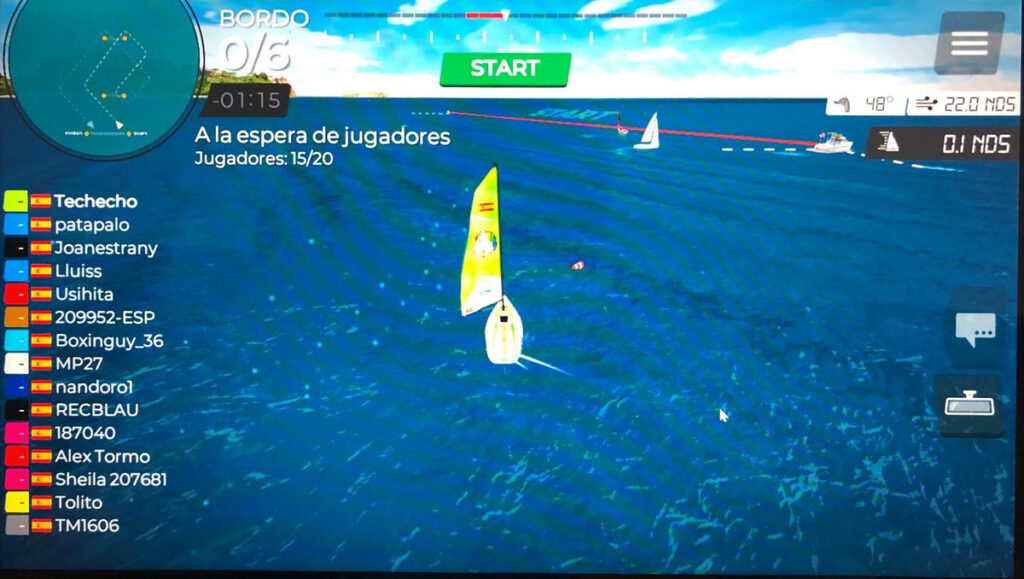1024x579 pixels.
Task: Select player Lluiss in the list
Action: pos(78,271)
